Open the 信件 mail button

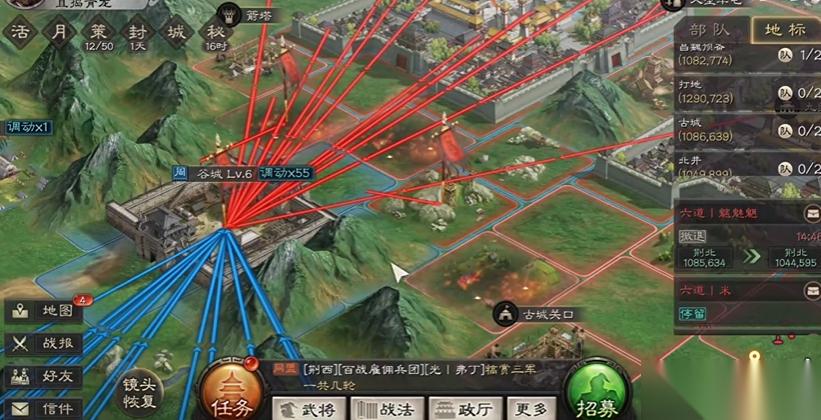click(45, 408)
